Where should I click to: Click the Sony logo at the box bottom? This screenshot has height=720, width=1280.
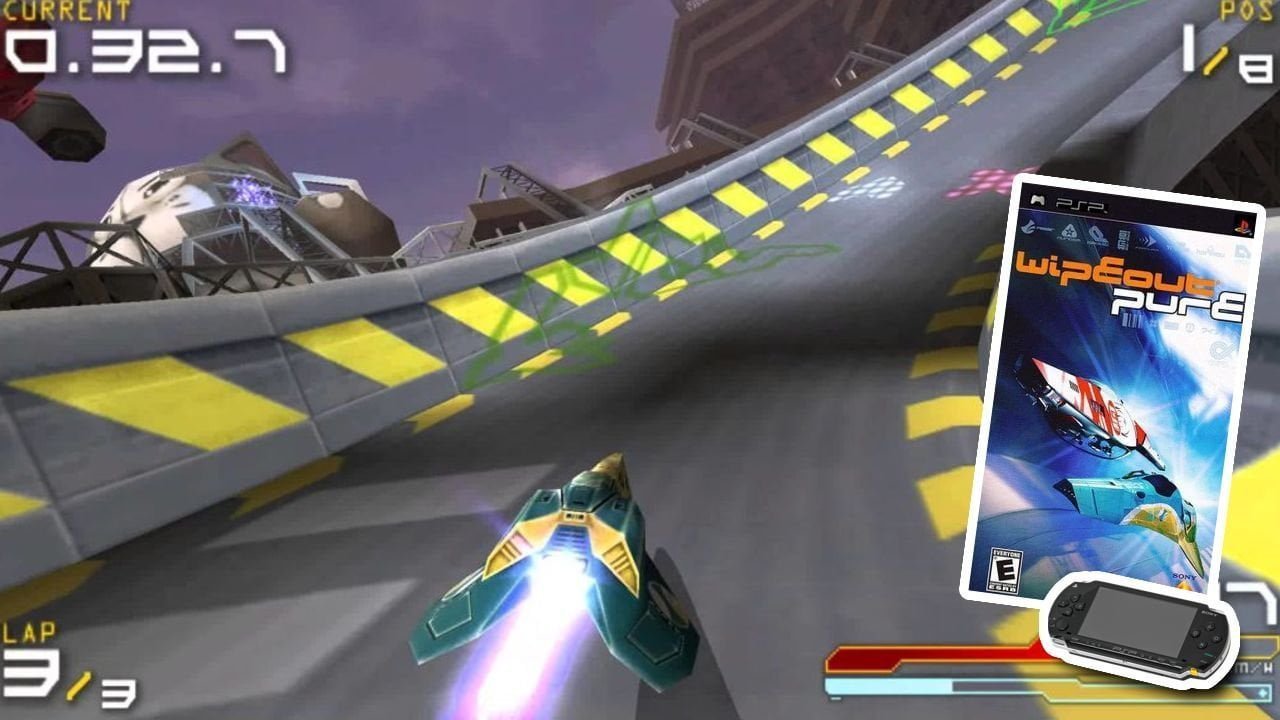coord(1186,576)
